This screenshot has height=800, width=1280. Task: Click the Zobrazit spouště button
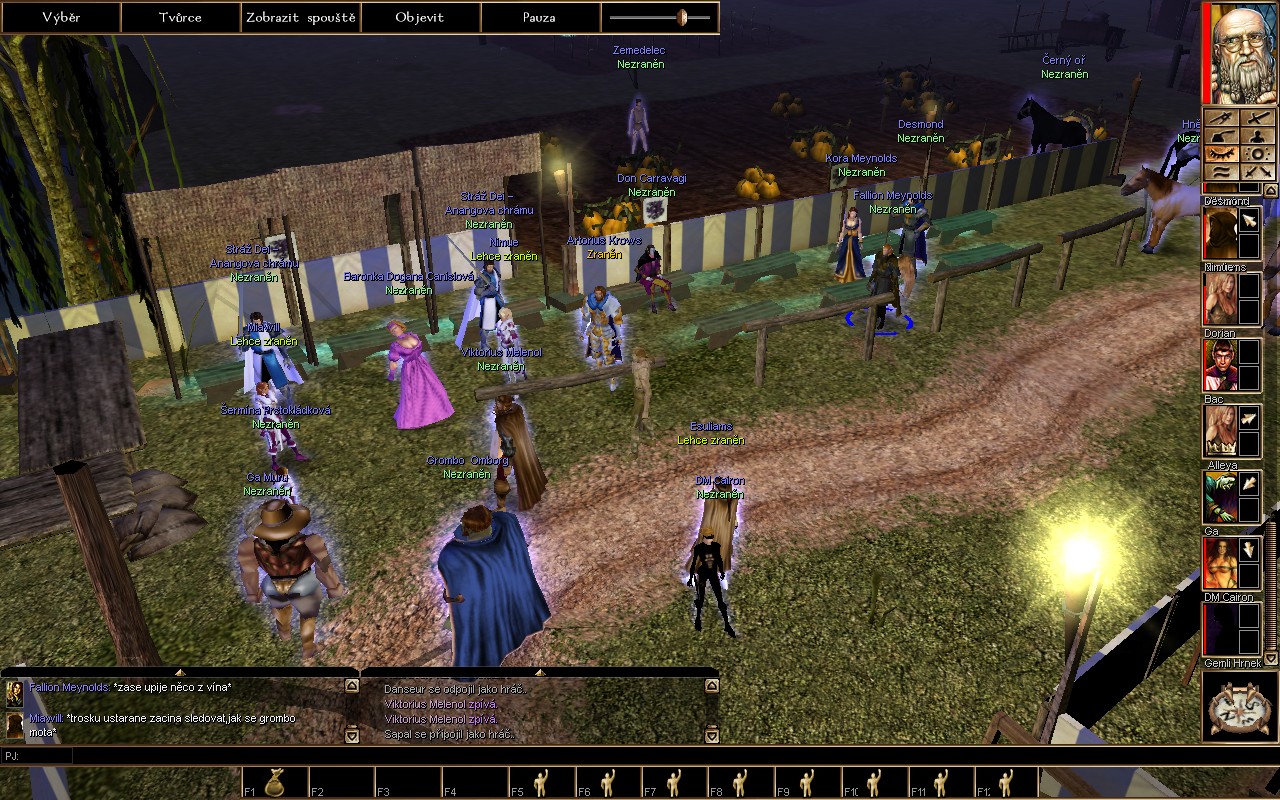(300, 18)
